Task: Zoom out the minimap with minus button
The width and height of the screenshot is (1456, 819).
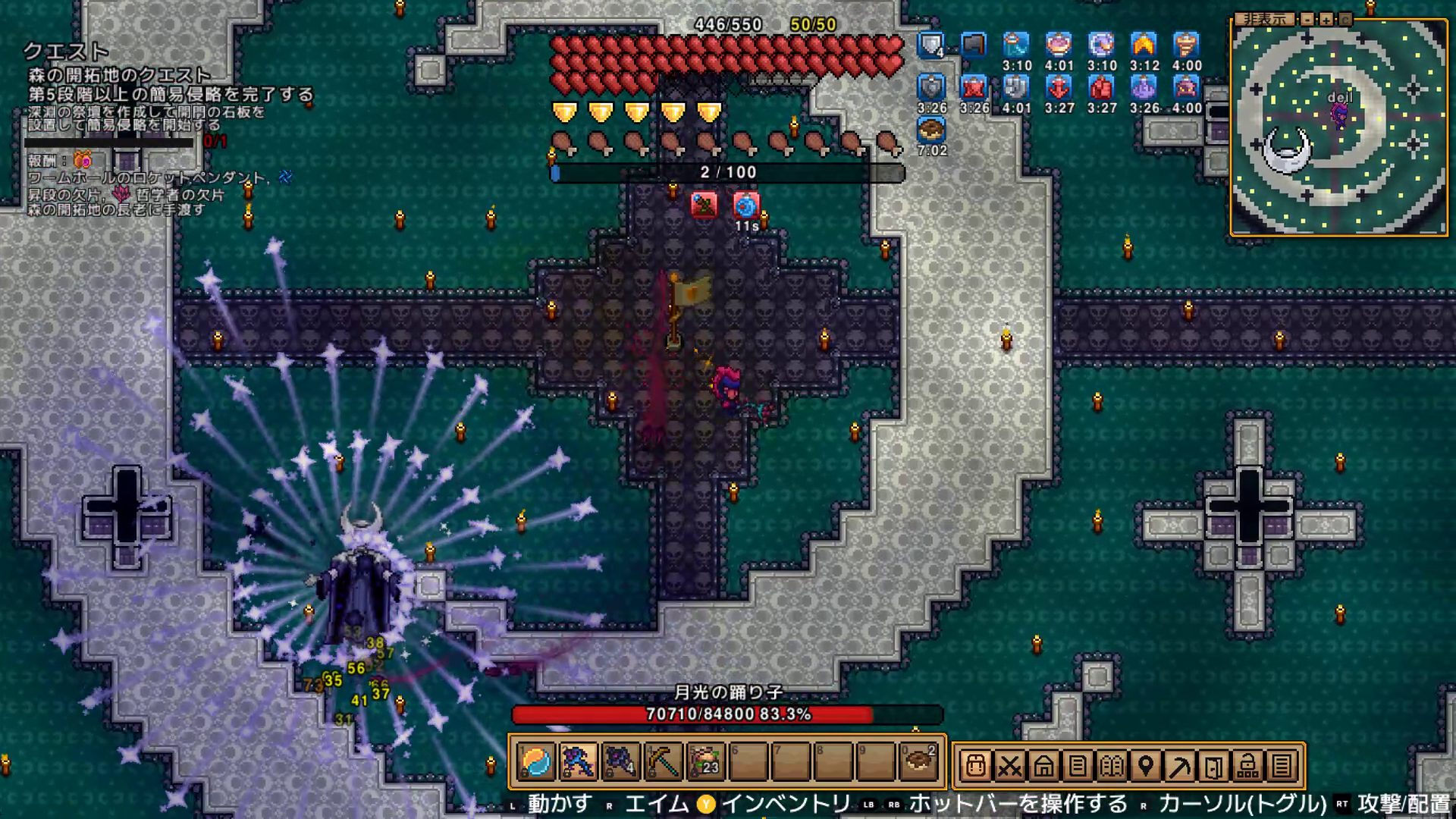Action: click(1307, 19)
